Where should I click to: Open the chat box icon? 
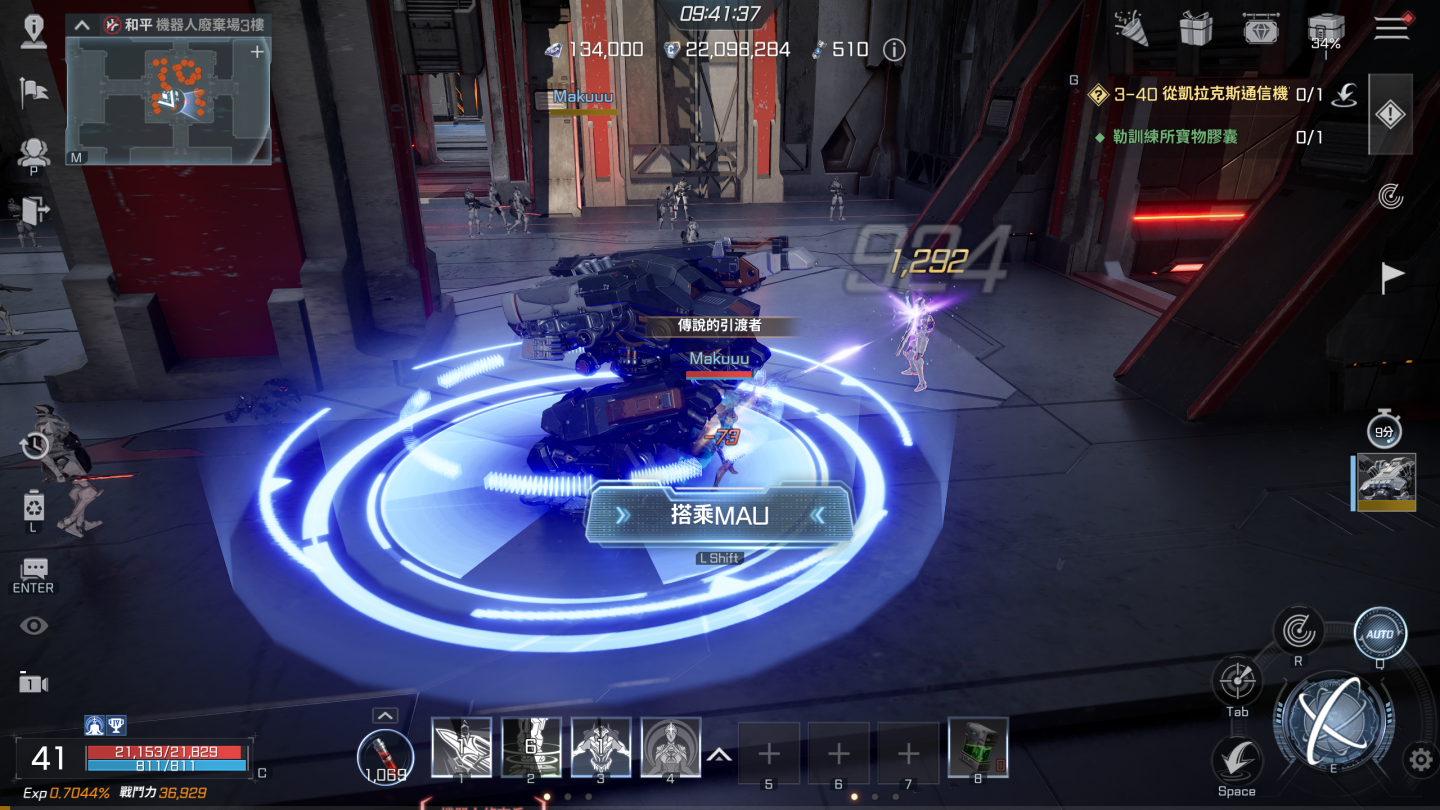34,569
